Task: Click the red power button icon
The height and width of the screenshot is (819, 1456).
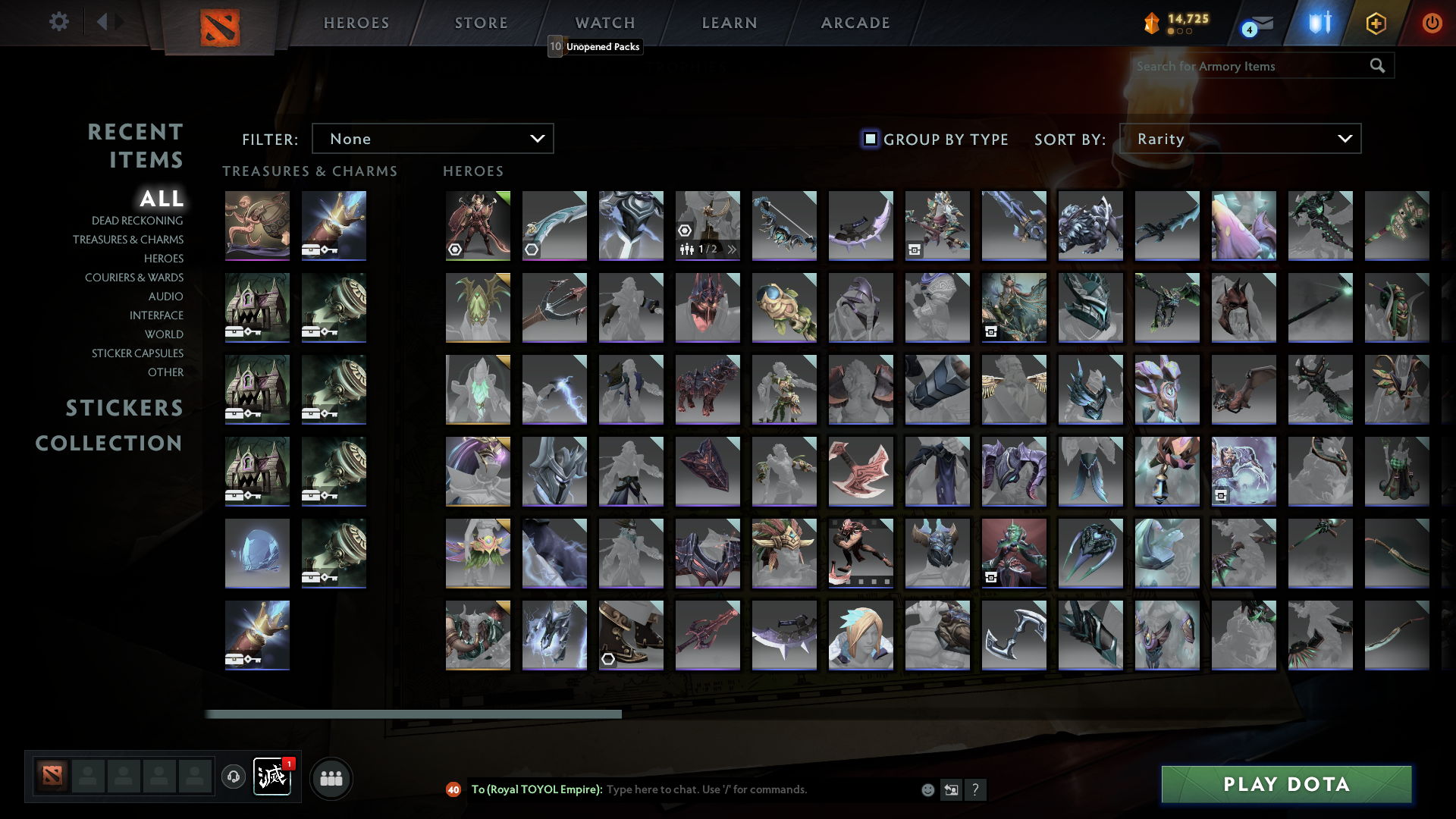Action: point(1432,23)
